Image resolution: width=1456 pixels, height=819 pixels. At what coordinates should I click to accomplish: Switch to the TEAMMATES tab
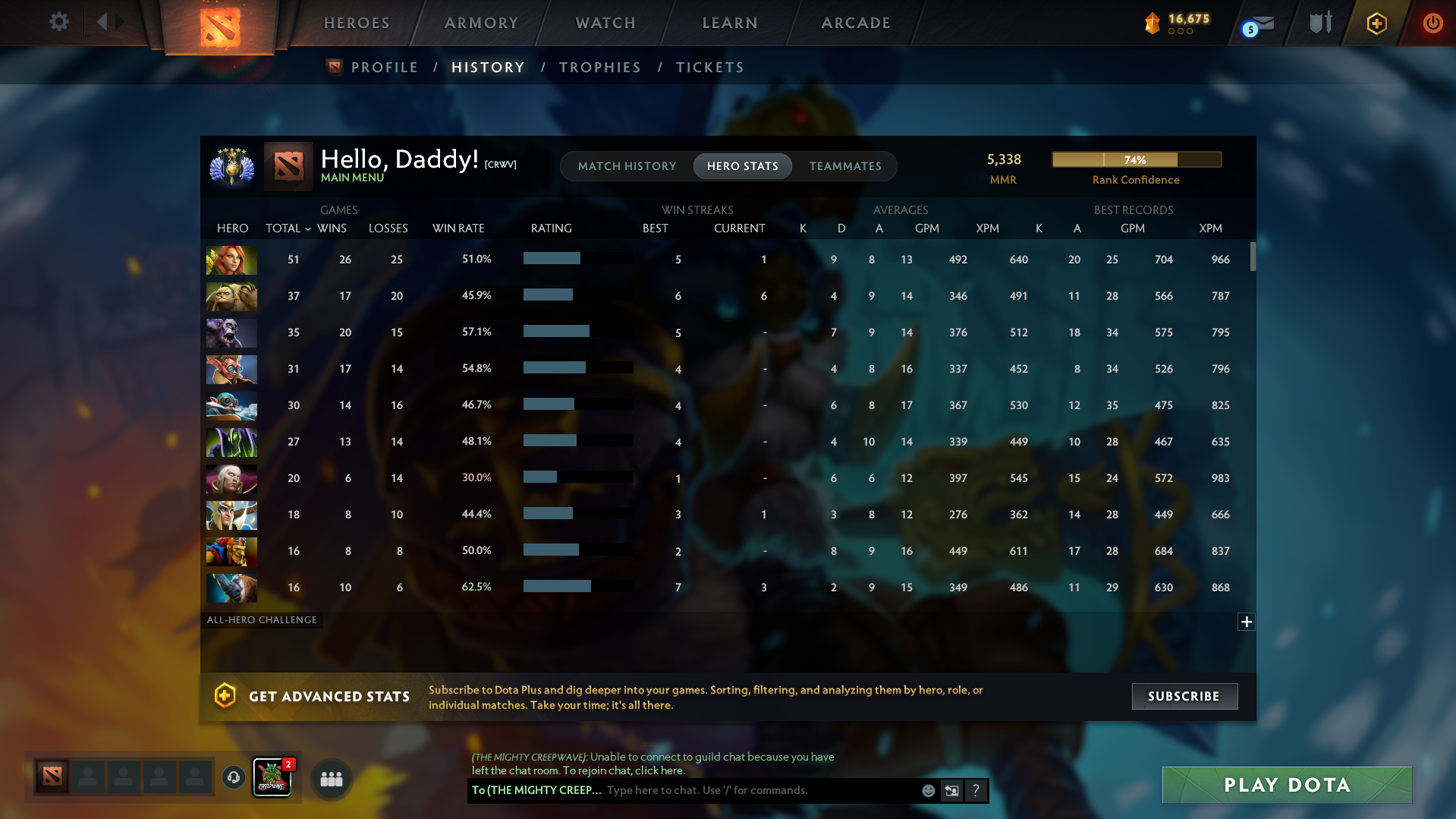(x=845, y=165)
